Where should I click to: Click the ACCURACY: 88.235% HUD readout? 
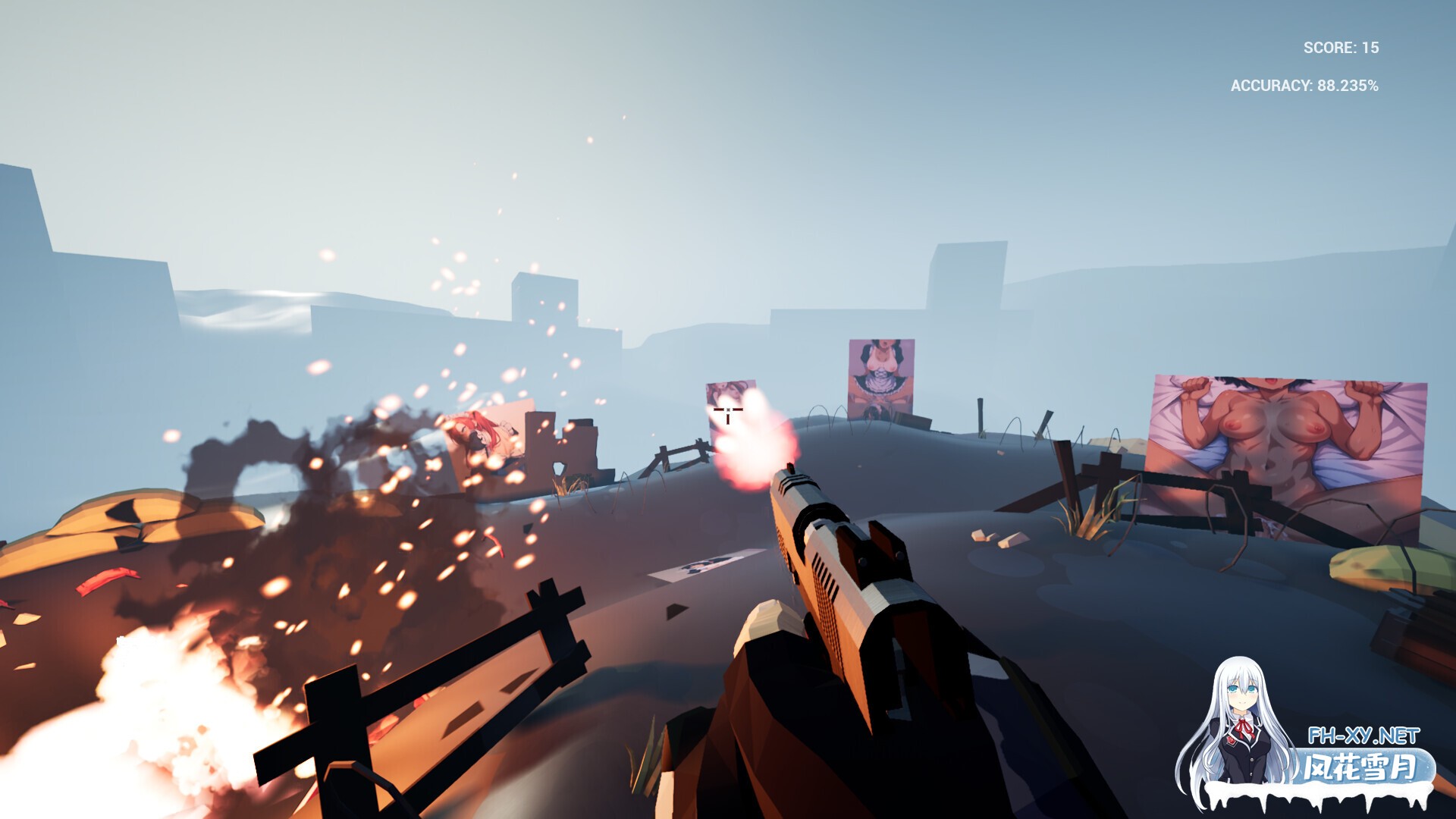pos(1304,87)
